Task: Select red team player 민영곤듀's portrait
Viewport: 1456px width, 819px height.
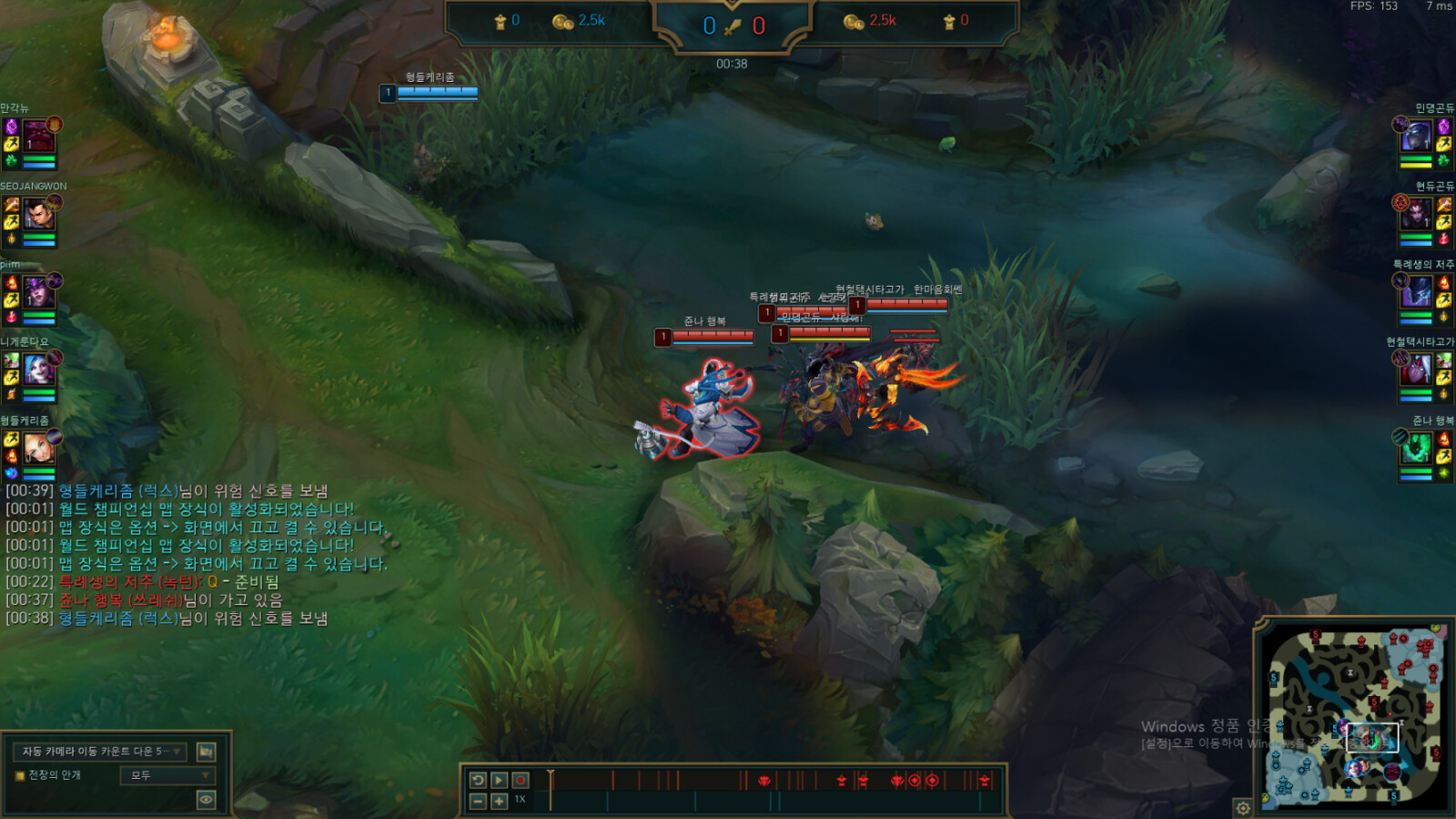Action: (x=1416, y=136)
